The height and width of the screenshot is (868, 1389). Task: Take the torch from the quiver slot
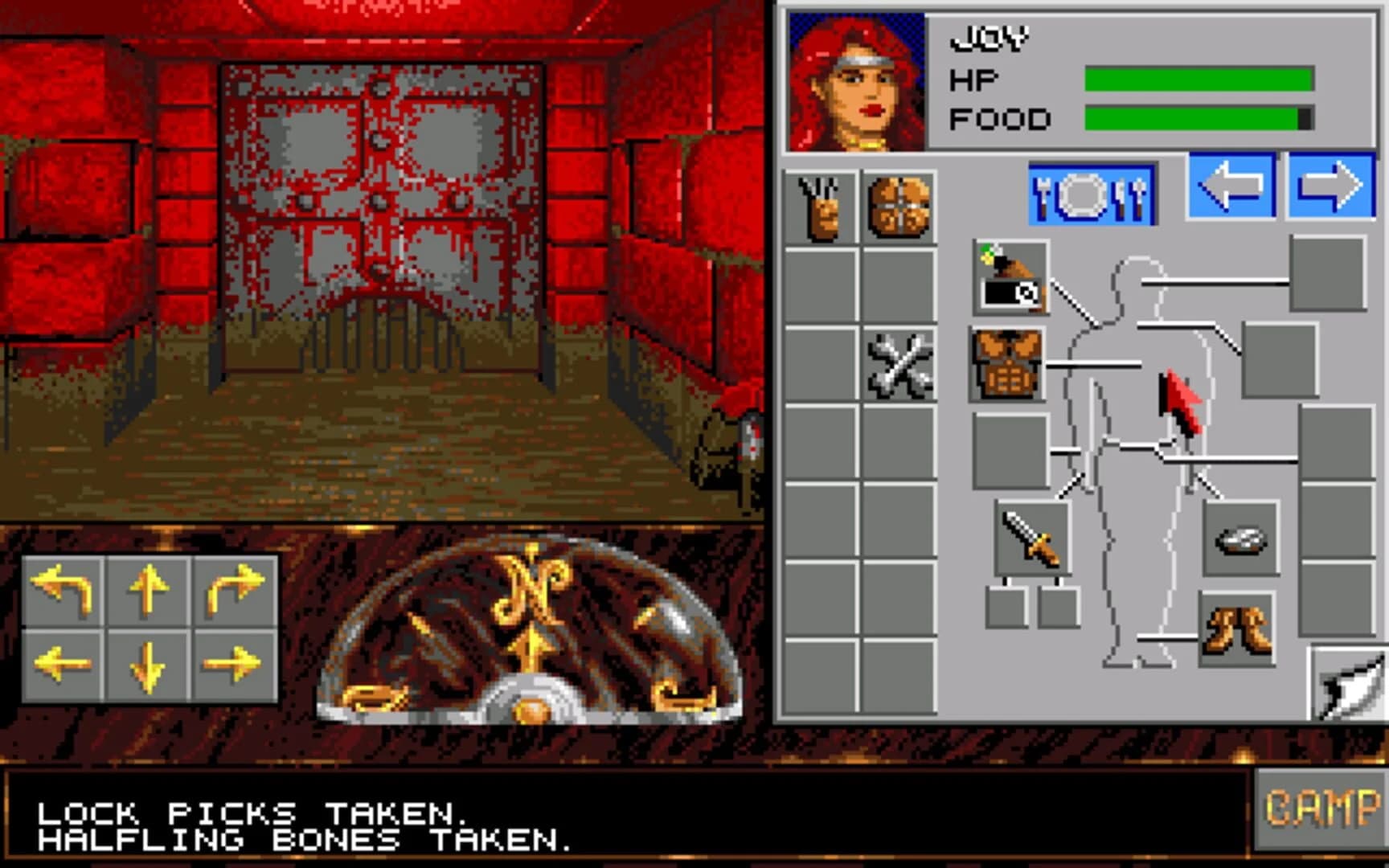pyautogui.click(x=1009, y=277)
